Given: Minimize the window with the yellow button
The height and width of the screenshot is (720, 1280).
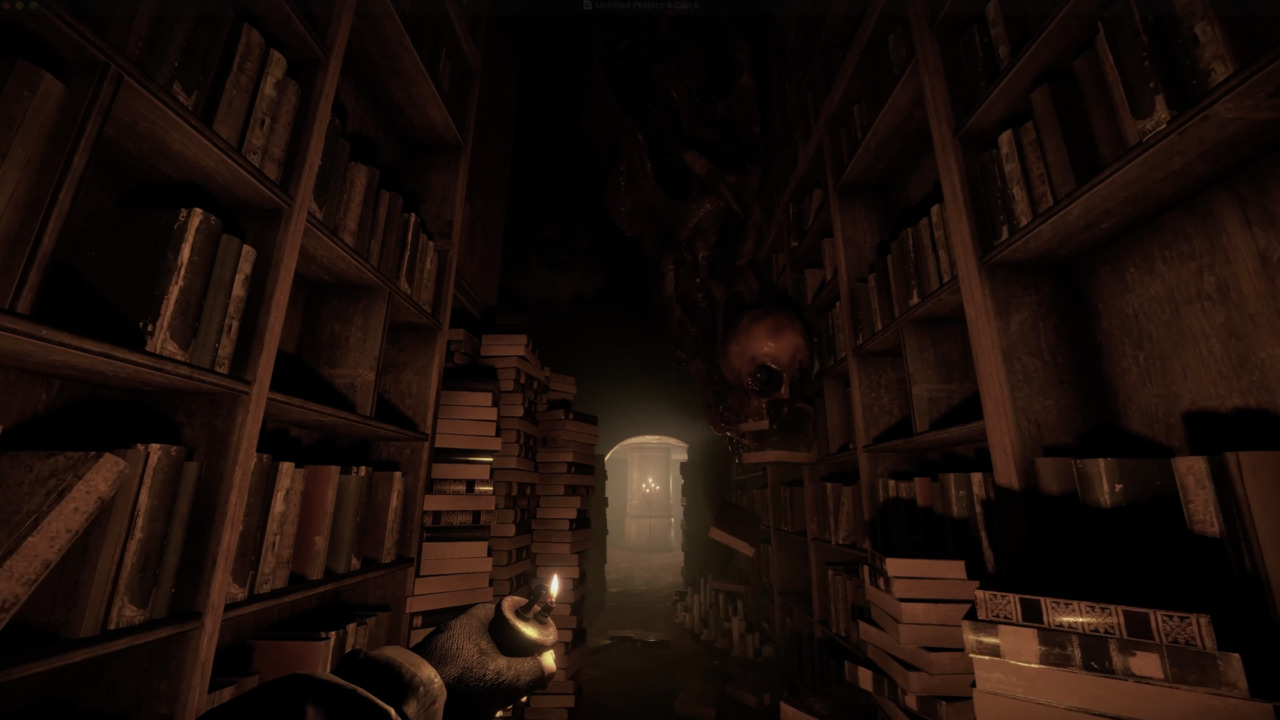Looking at the screenshot, I should tap(20, 5).
